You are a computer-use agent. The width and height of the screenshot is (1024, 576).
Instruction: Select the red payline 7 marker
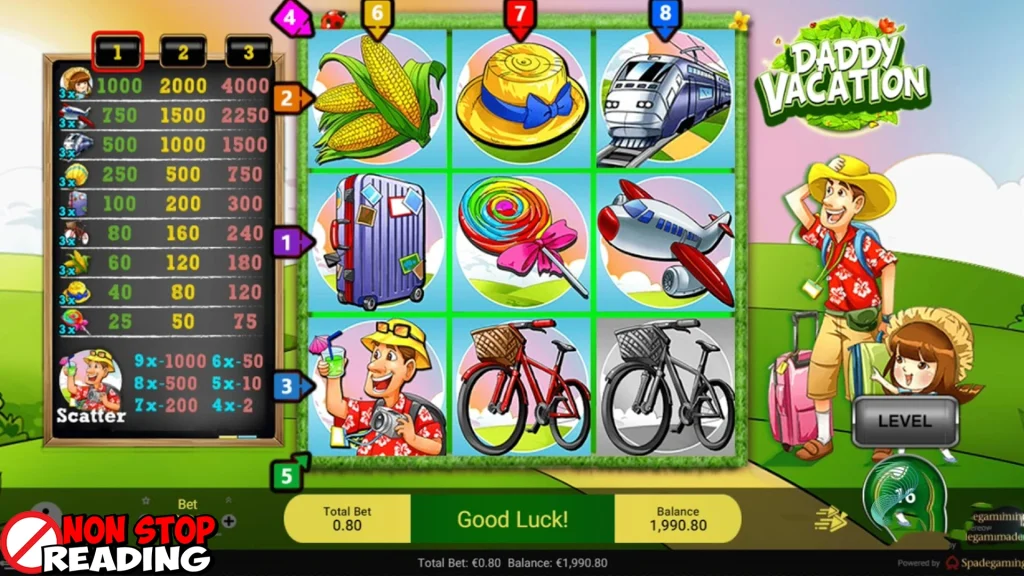pyautogui.click(x=518, y=16)
